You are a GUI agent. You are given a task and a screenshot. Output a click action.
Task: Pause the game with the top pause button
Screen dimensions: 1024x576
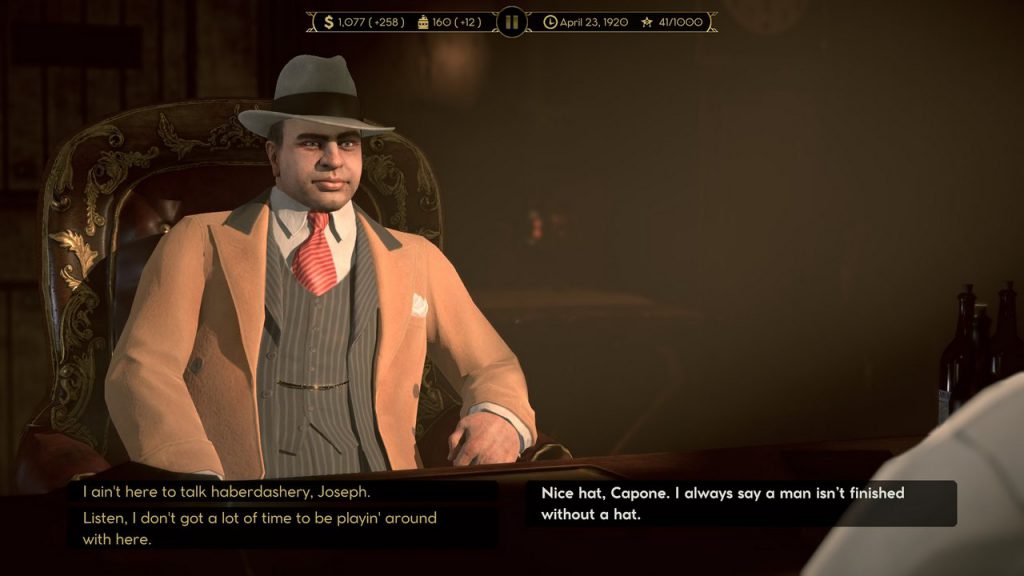511,21
